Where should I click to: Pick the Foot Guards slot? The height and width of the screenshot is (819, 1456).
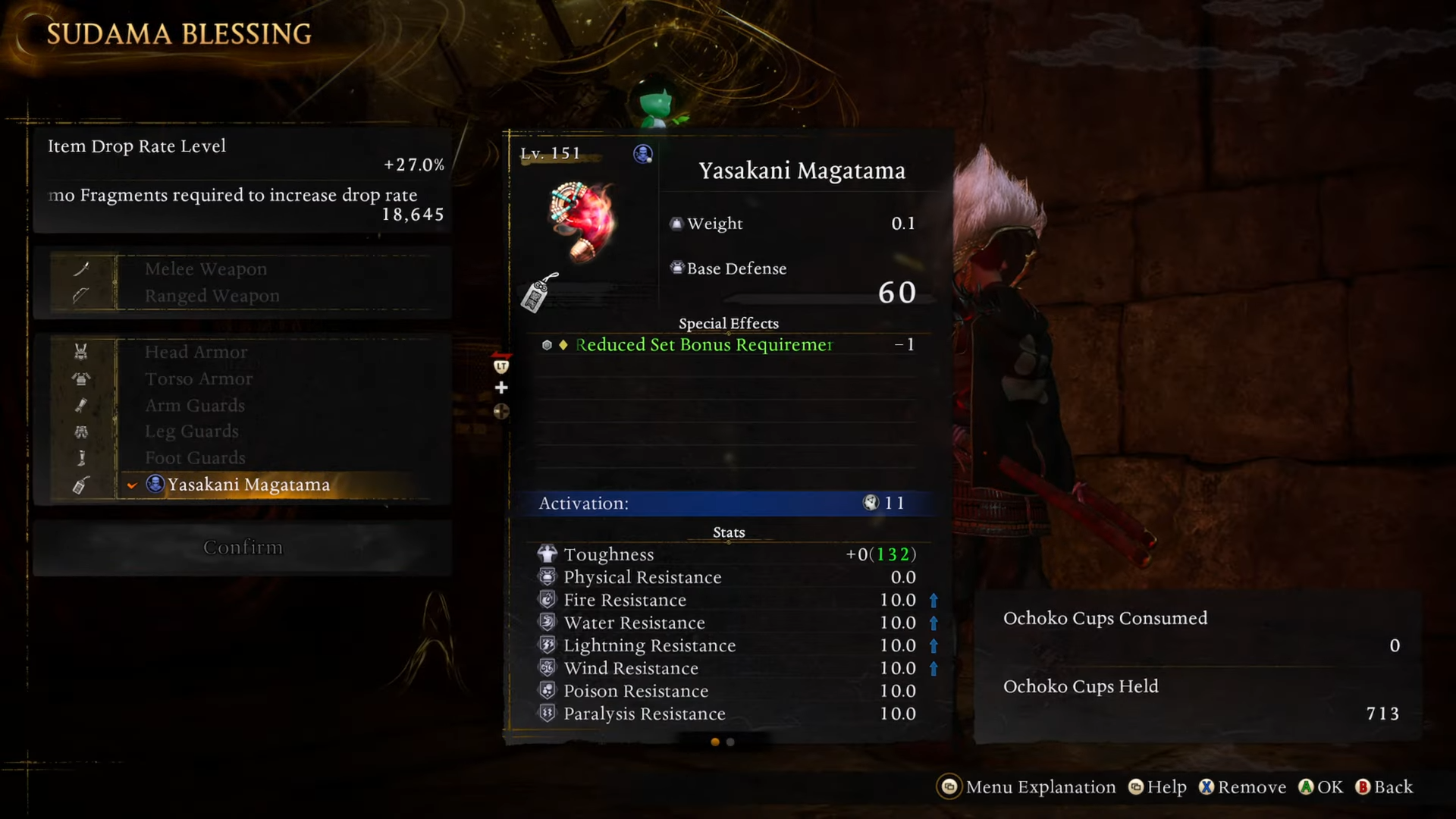coord(195,458)
